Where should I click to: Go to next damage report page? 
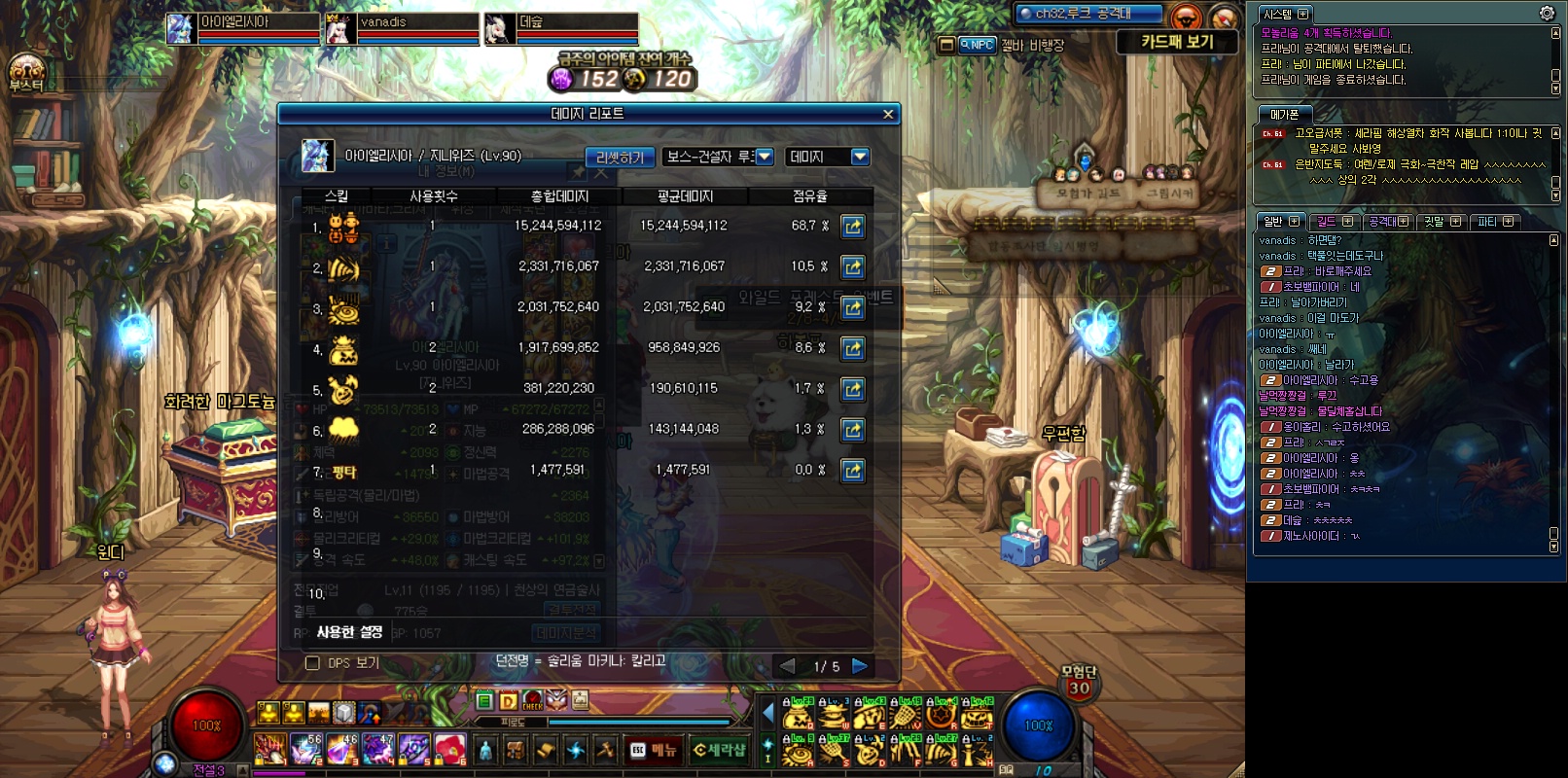(x=860, y=666)
